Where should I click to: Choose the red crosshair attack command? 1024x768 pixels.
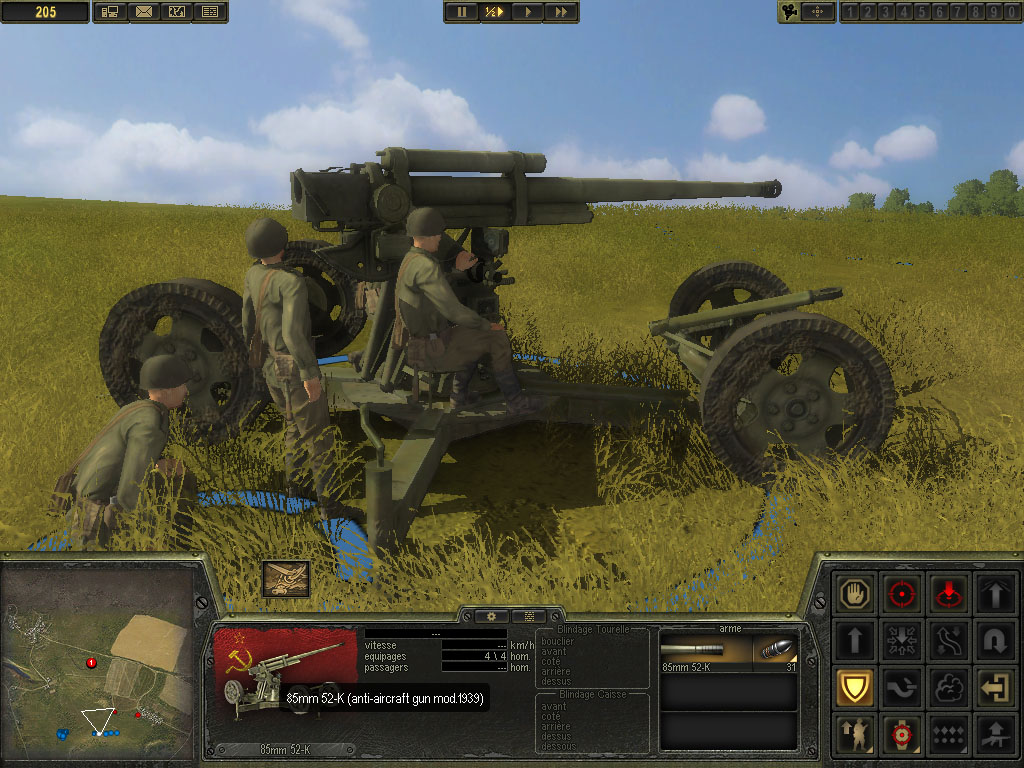[902, 594]
